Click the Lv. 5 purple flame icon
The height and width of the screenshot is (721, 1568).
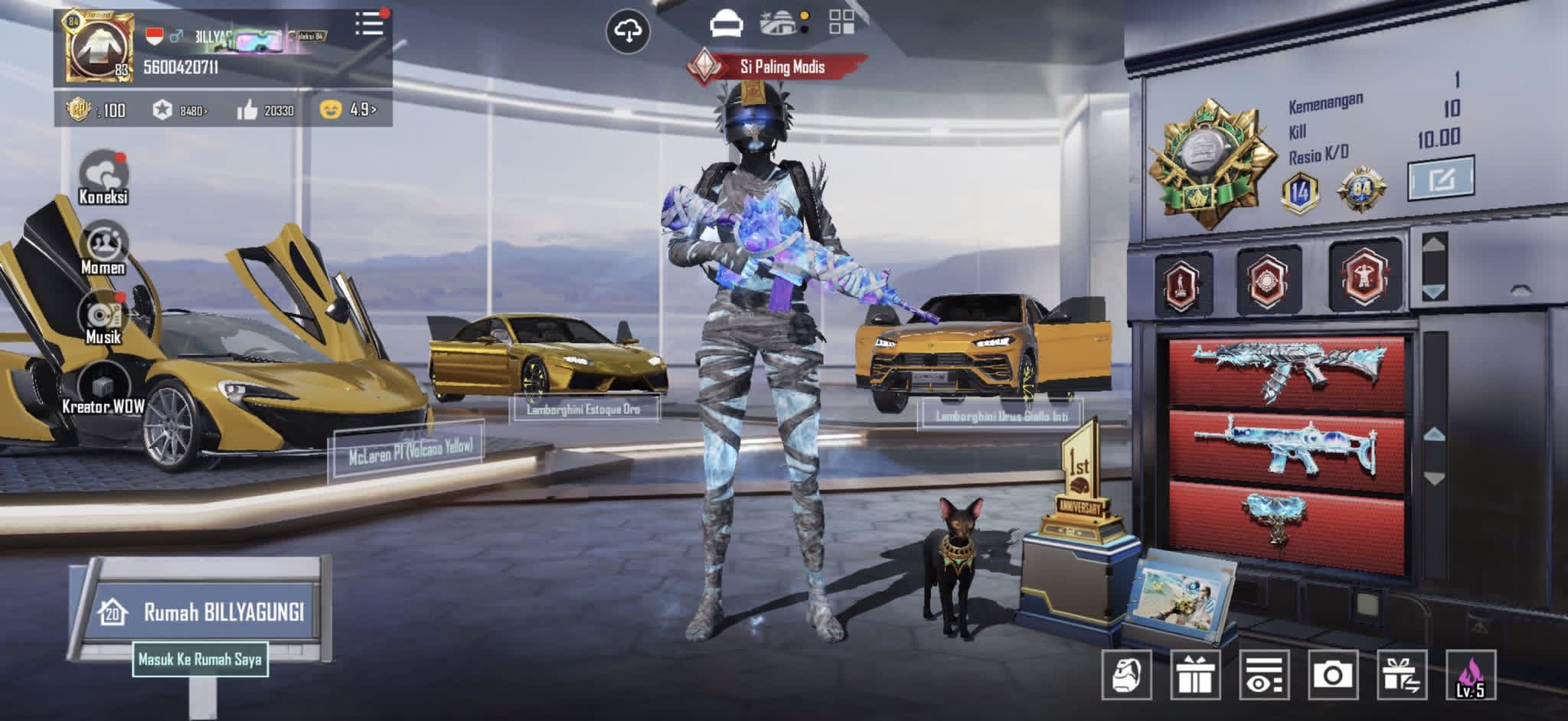1470,675
